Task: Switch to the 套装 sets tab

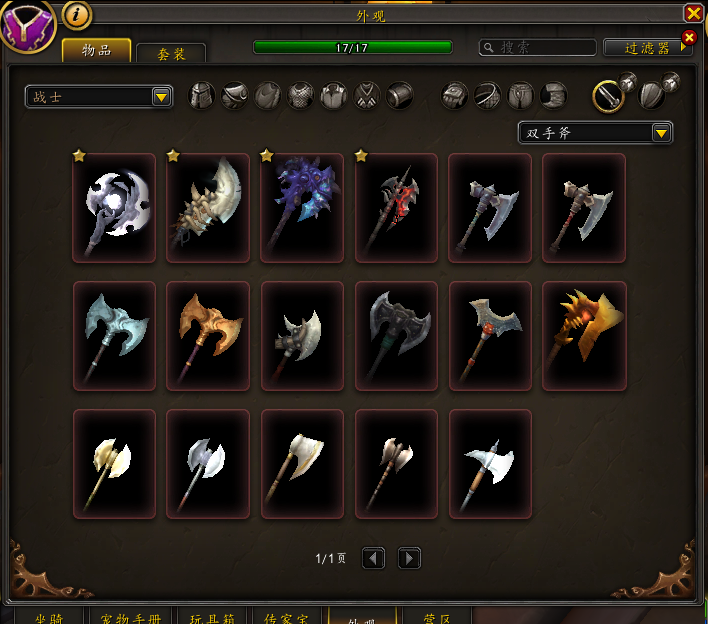Action: pos(171,54)
